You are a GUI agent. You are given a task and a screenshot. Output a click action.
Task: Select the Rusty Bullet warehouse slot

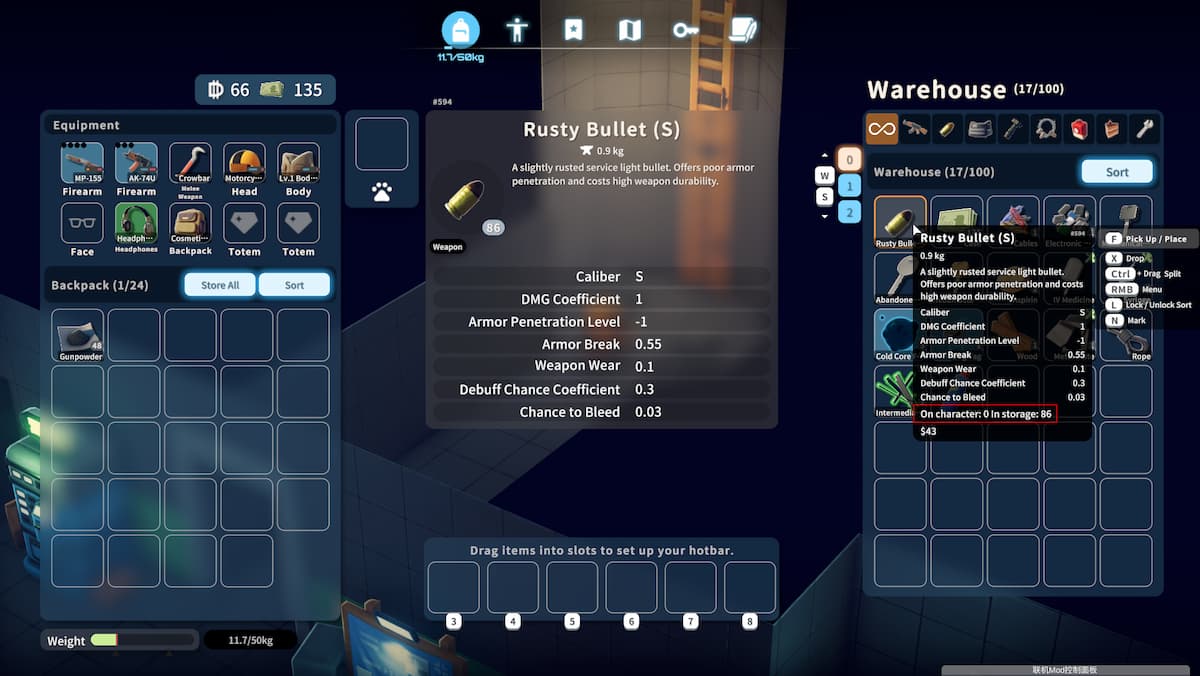(899, 221)
